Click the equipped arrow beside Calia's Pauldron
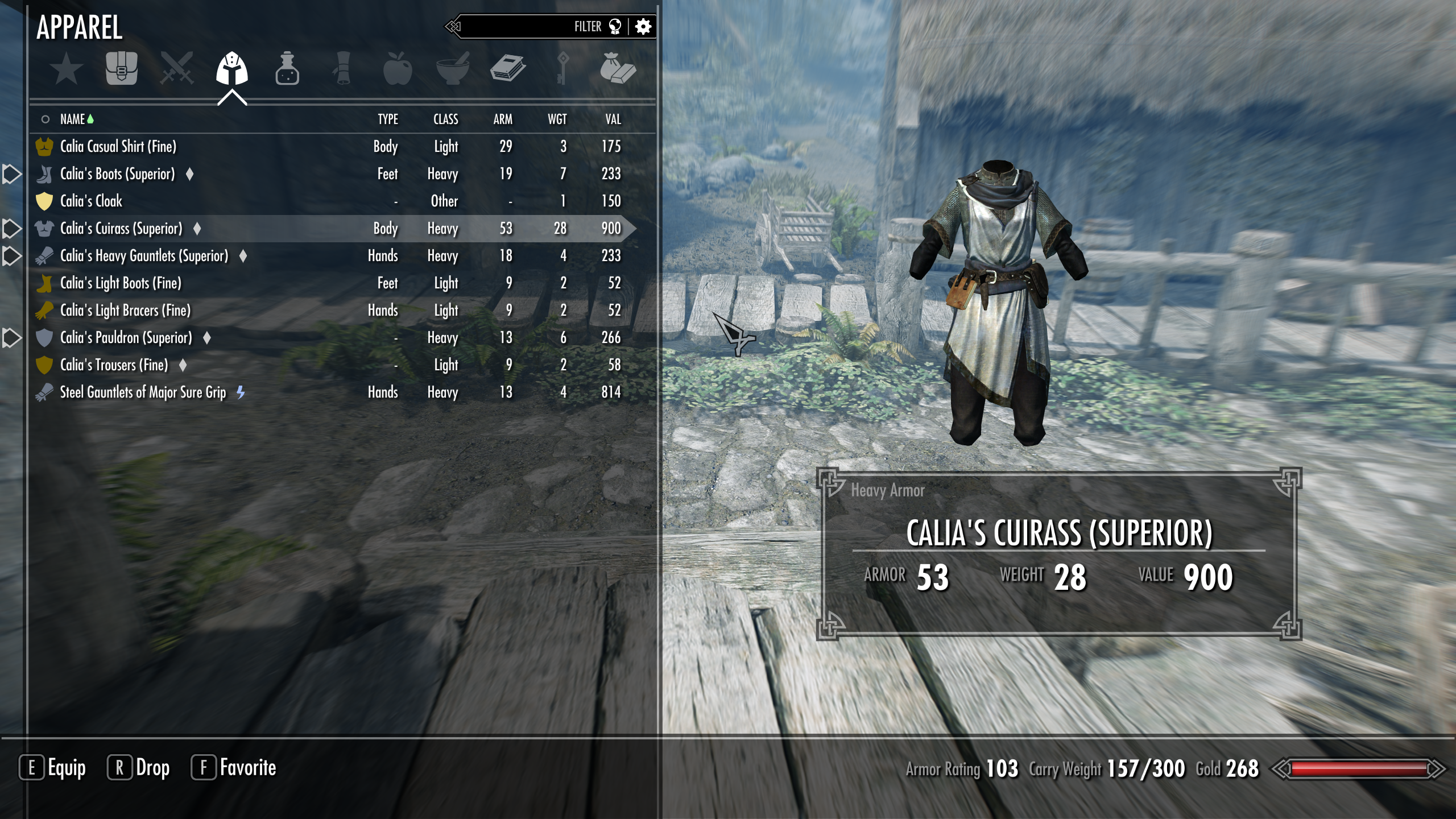The height and width of the screenshot is (819, 1456). tap(11, 338)
